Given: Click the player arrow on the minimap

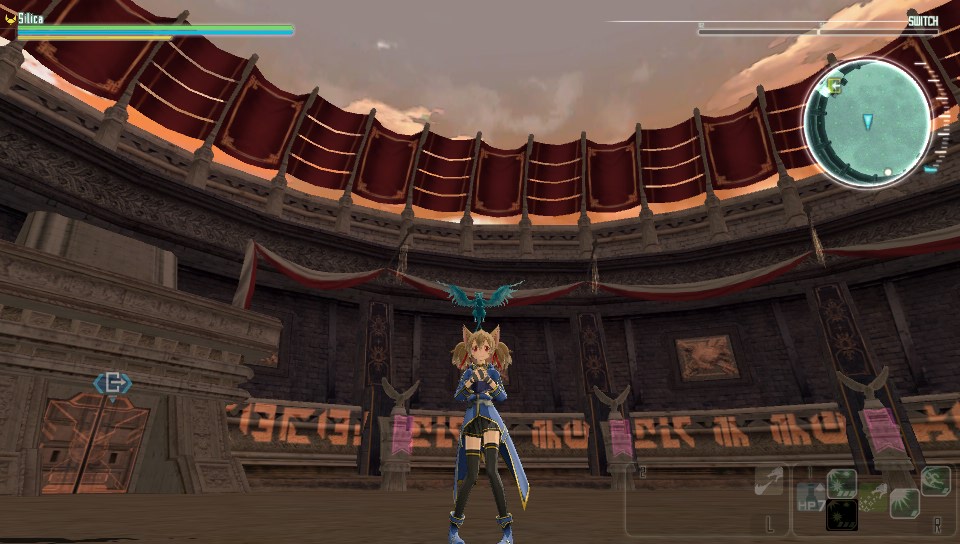Looking at the screenshot, I should pyautogui.click(x=867, y=121).
